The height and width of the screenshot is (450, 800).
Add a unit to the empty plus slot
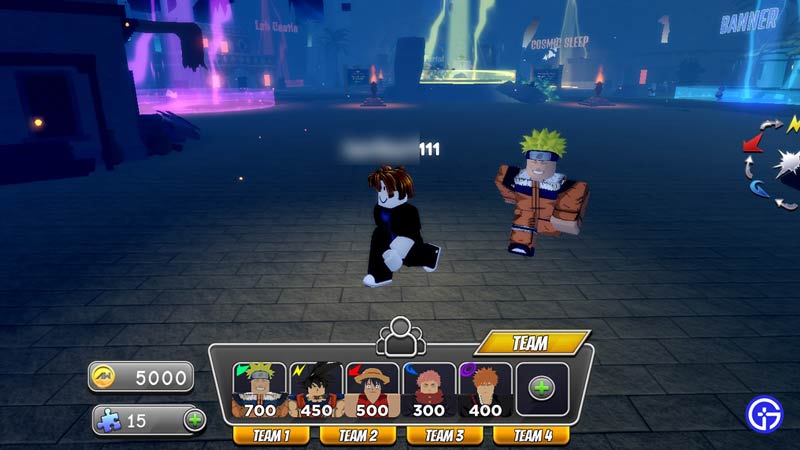(543, 389)
